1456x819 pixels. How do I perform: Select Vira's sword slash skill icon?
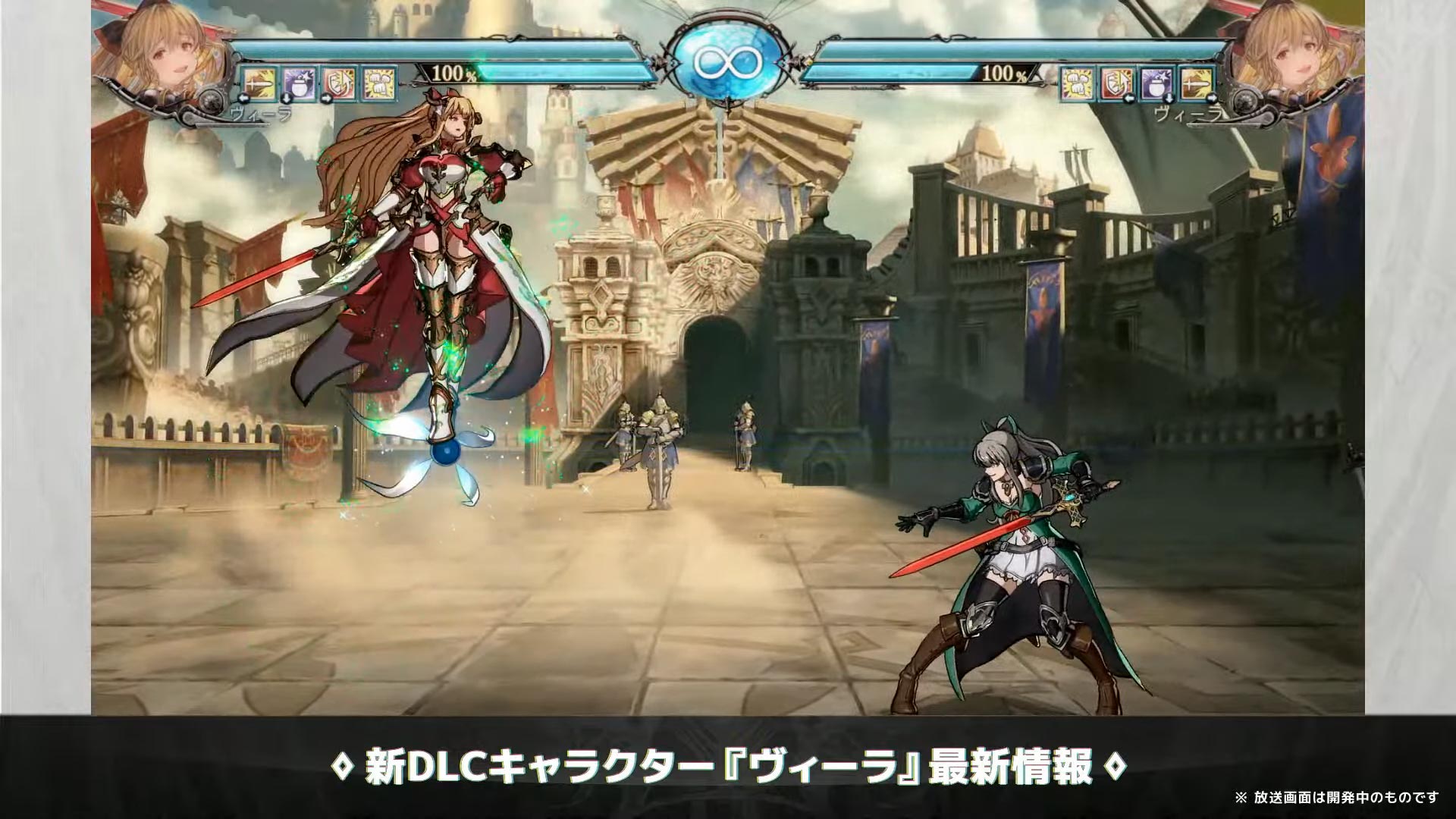[260, 83]
